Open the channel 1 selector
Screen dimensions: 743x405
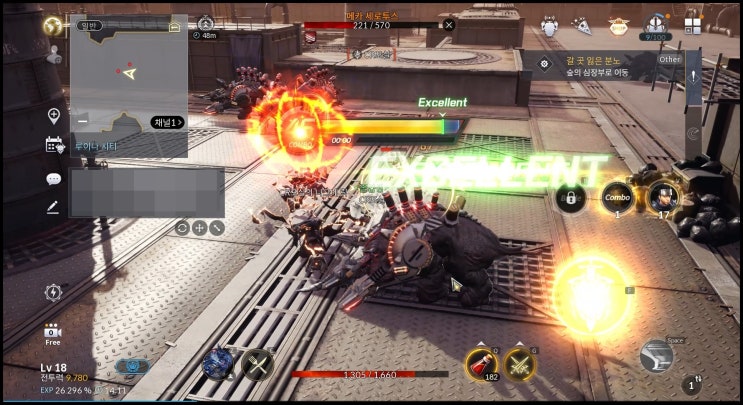coord(167,122)
